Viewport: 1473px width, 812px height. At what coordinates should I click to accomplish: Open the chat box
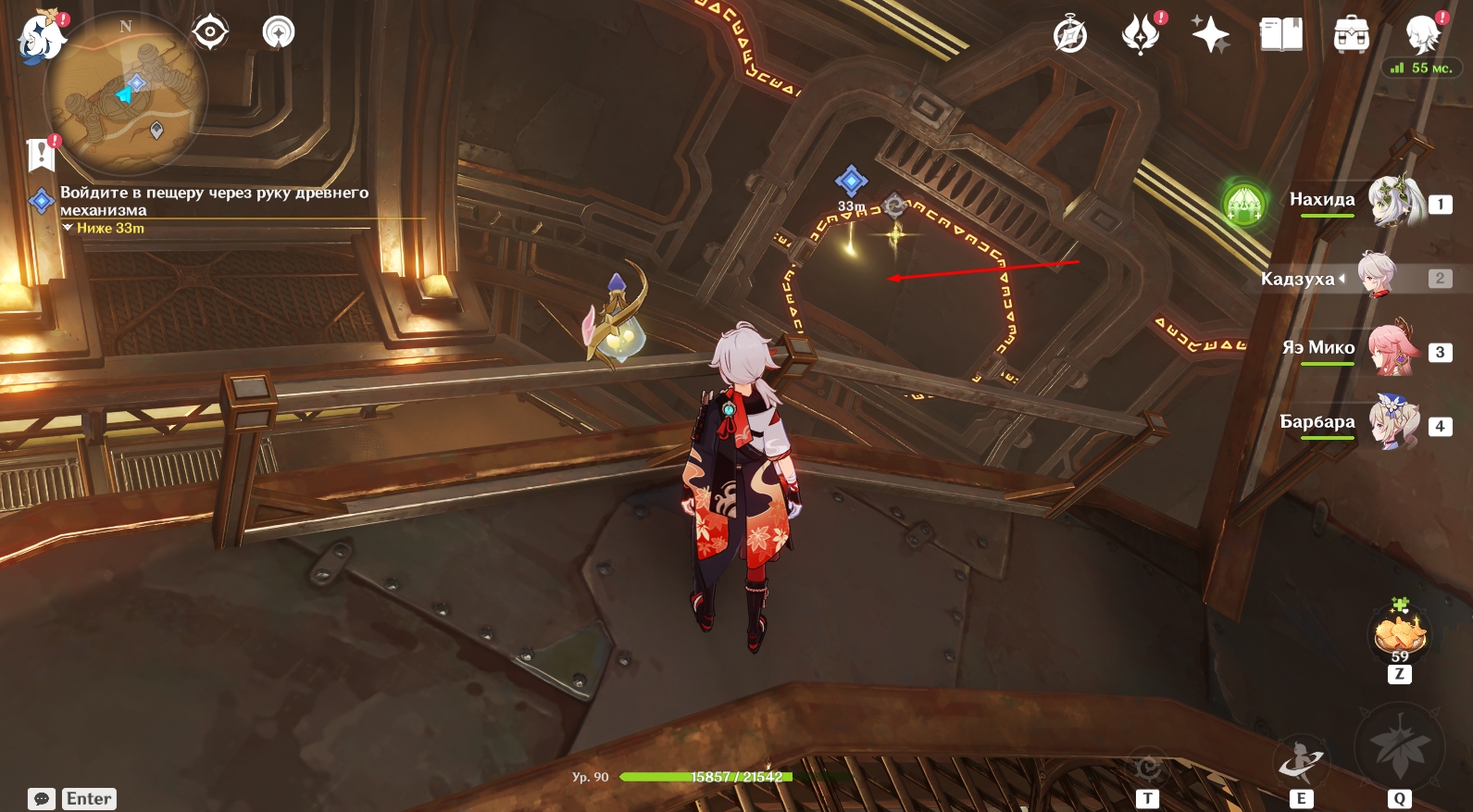click(42, 799)
